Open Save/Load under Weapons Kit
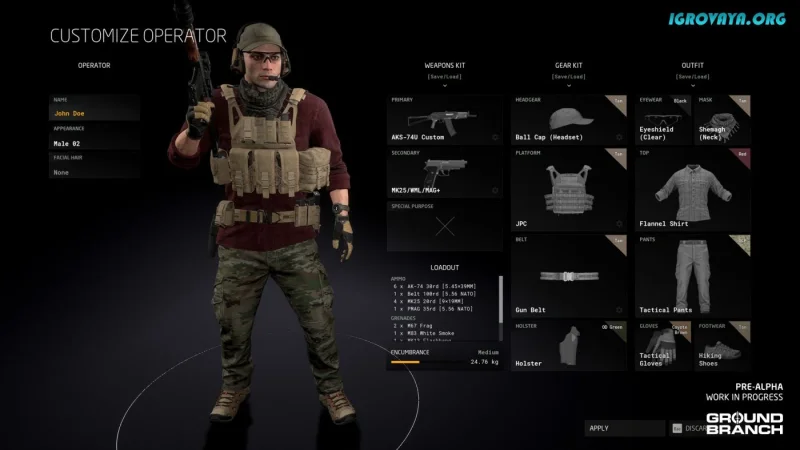Image resolution: width=800 pixels, height=450 pixels. coord(444,76)
